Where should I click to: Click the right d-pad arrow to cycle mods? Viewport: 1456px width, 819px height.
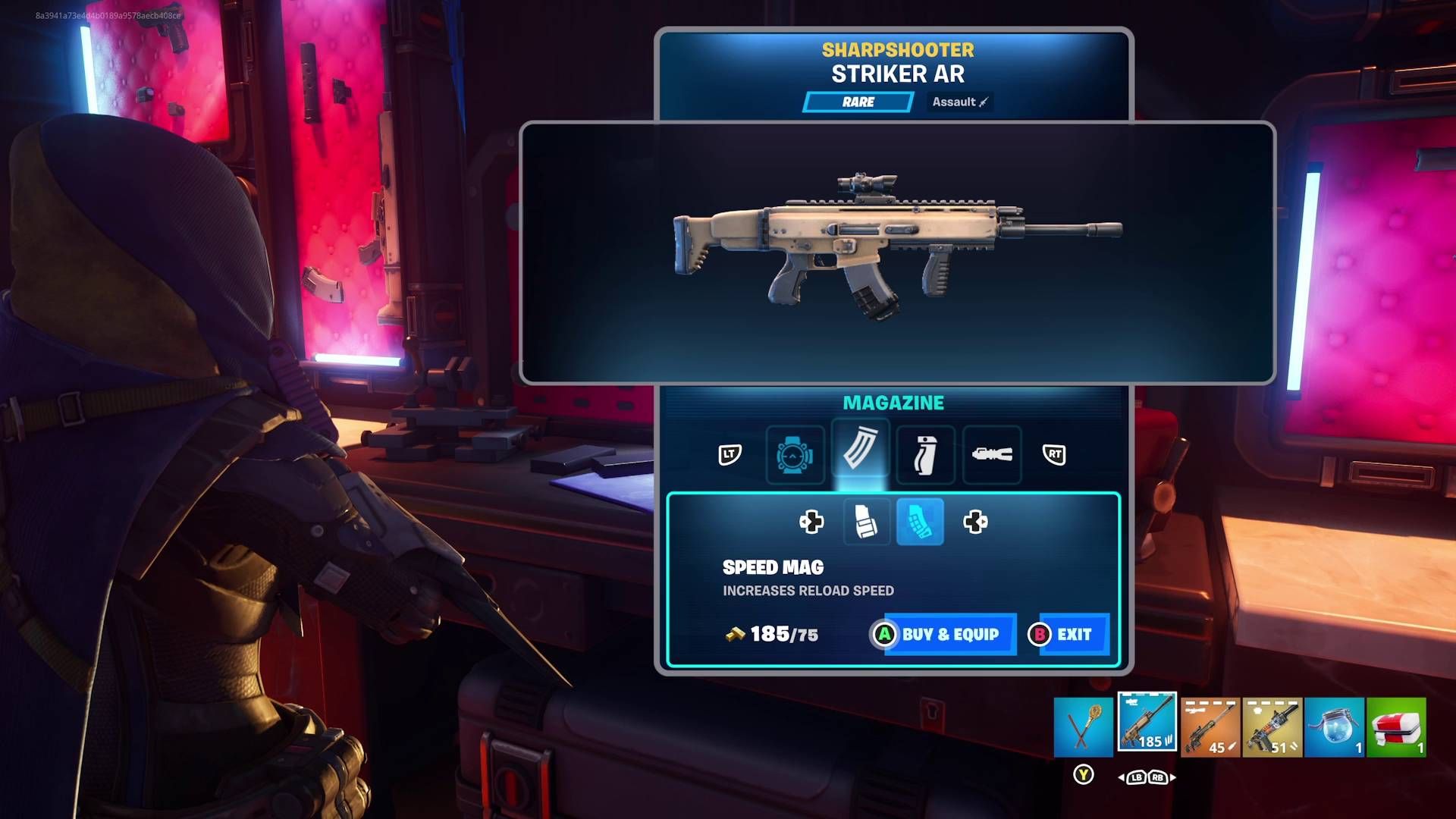pos(976,522)
